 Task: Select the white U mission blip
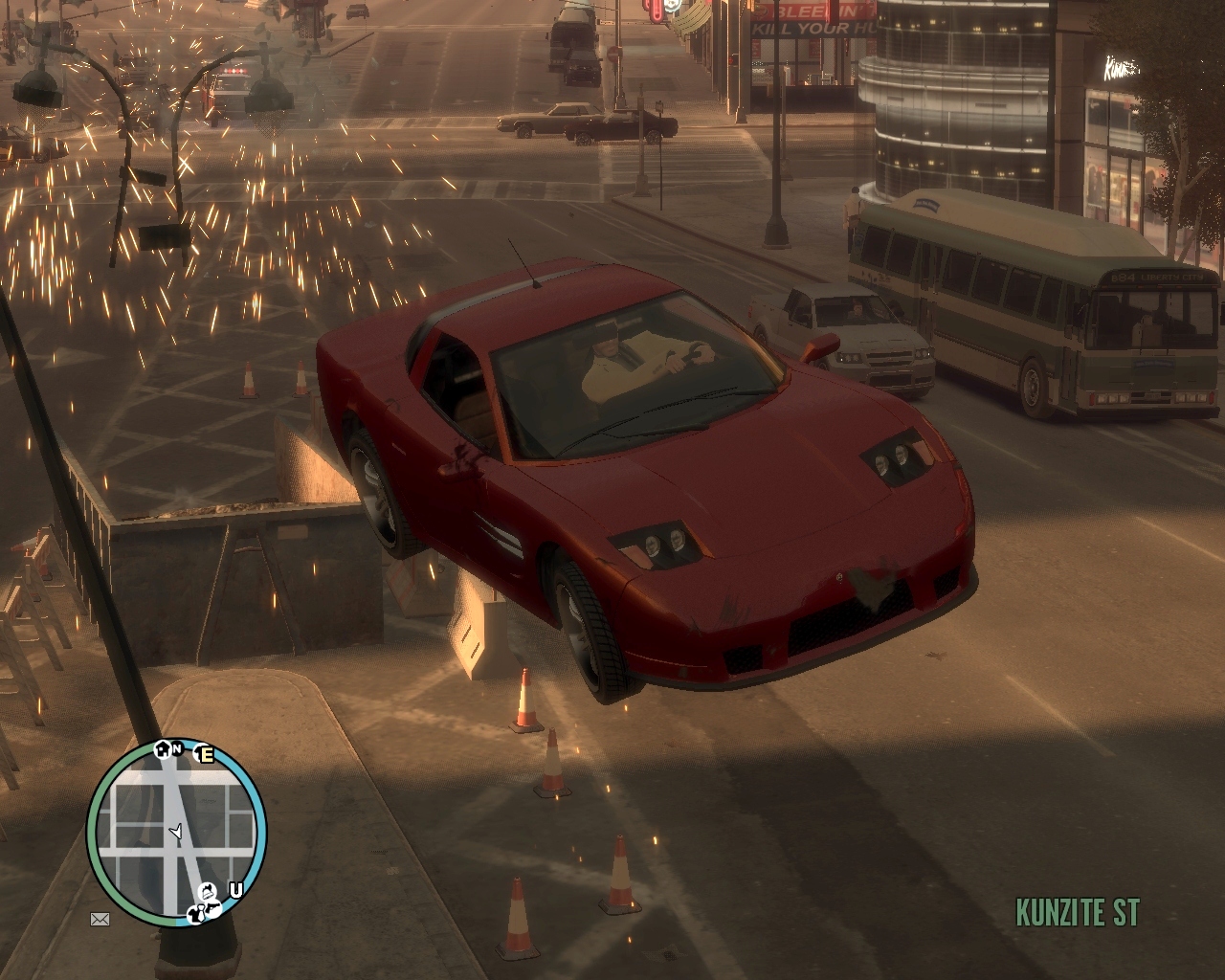[235, 890]
